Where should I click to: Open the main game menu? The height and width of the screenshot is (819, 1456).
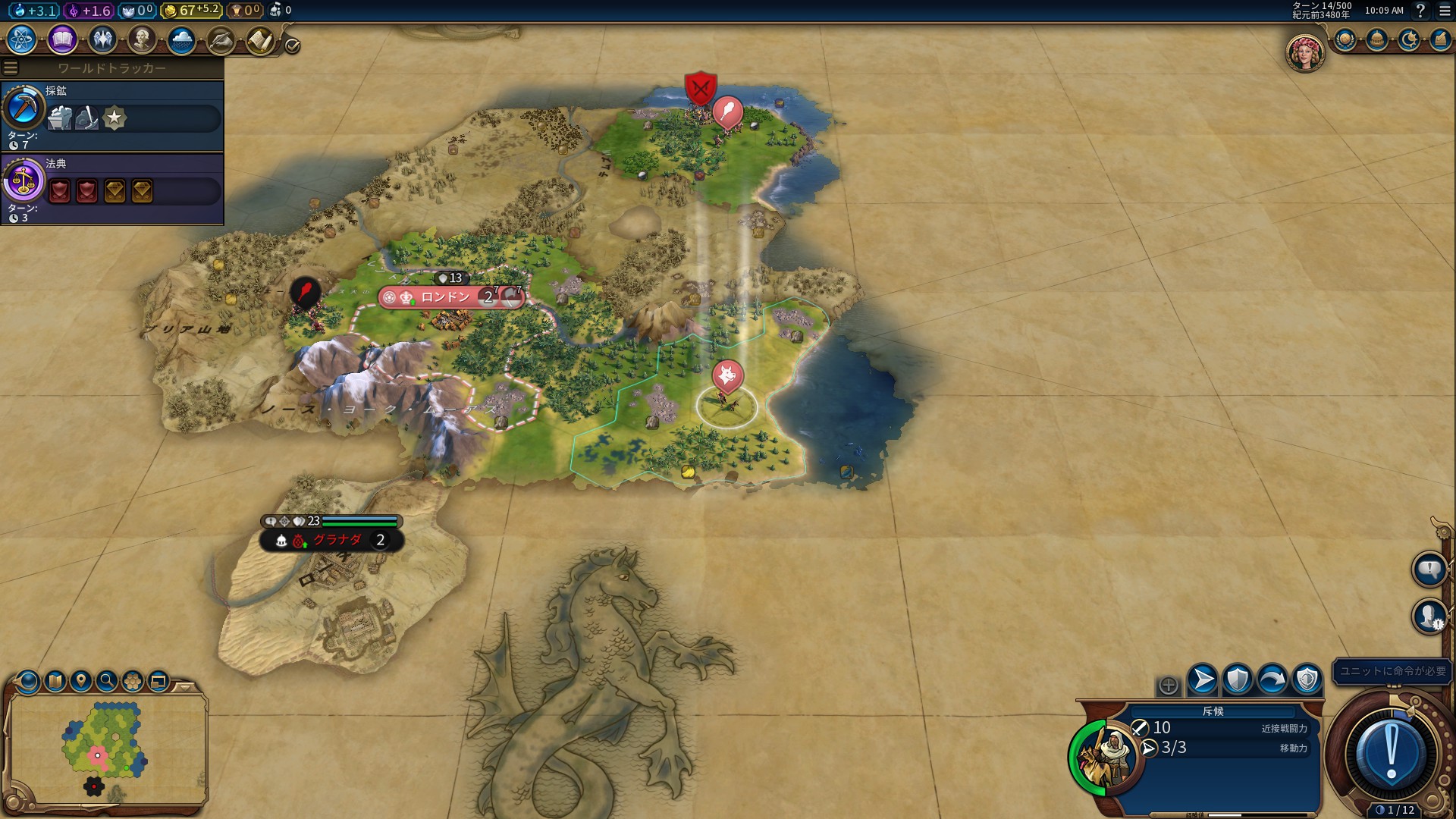point(1444,11)
